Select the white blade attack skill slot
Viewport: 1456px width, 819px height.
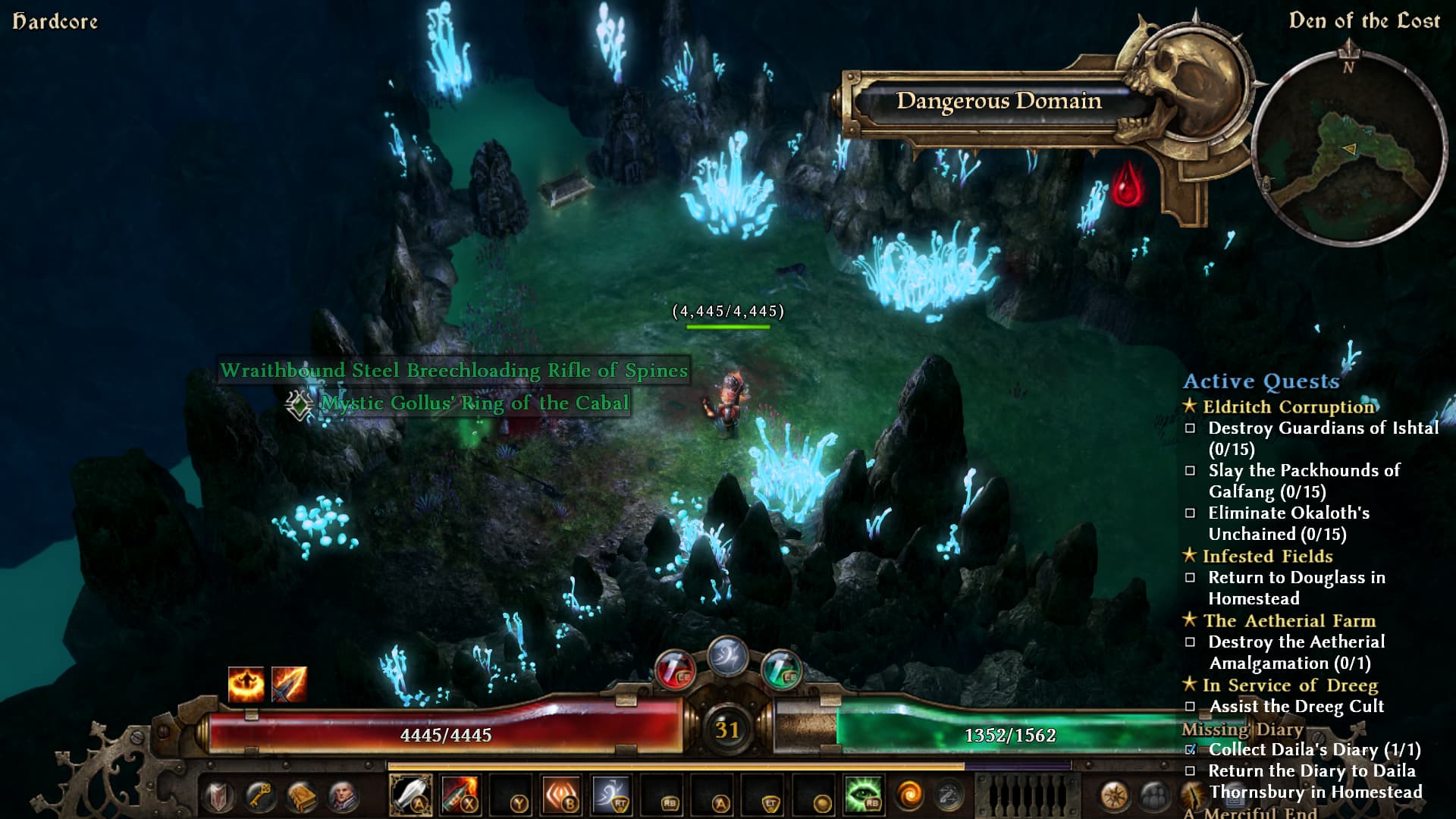[x=410, y=796]
